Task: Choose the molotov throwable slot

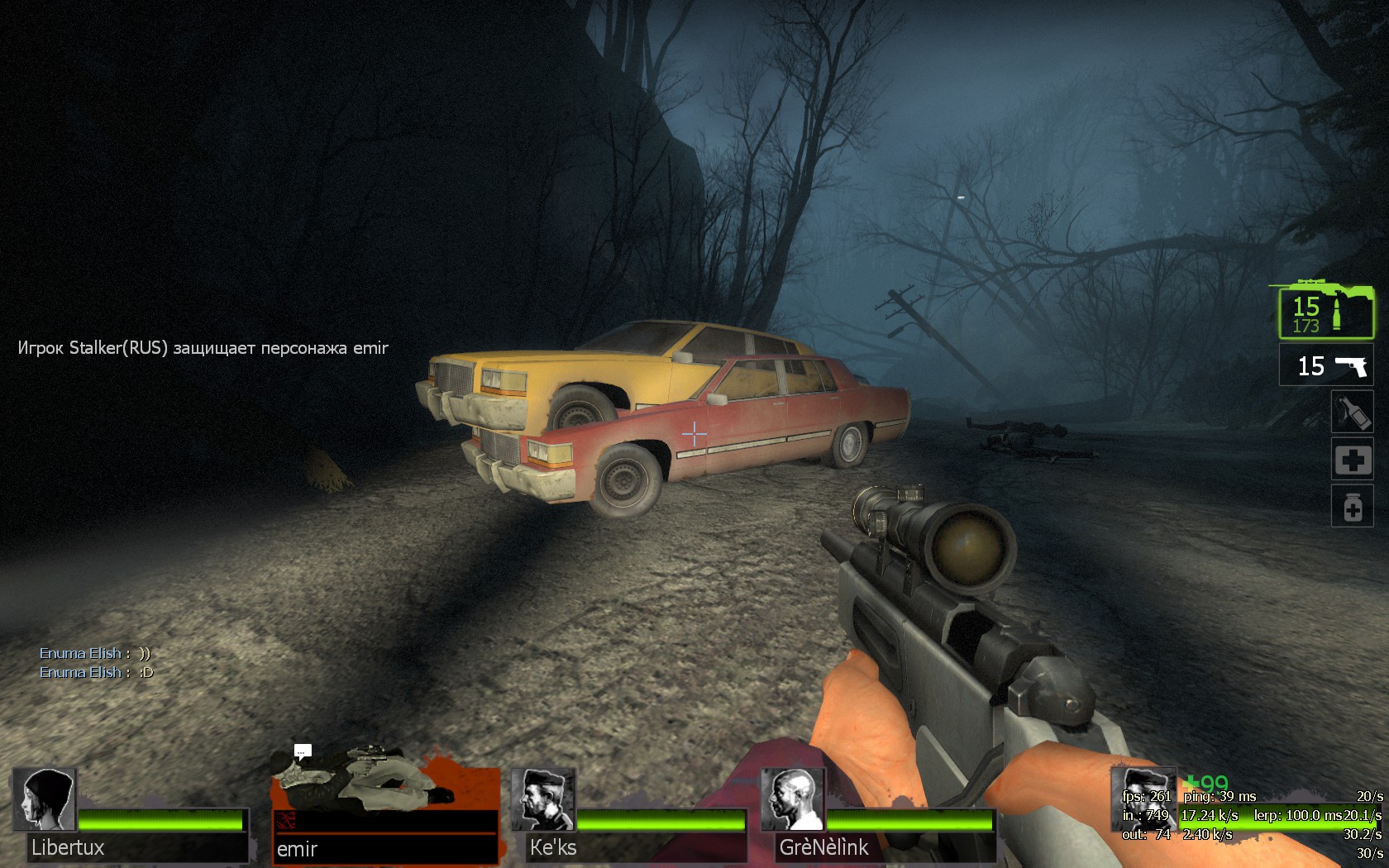Action: [1352, 412]
